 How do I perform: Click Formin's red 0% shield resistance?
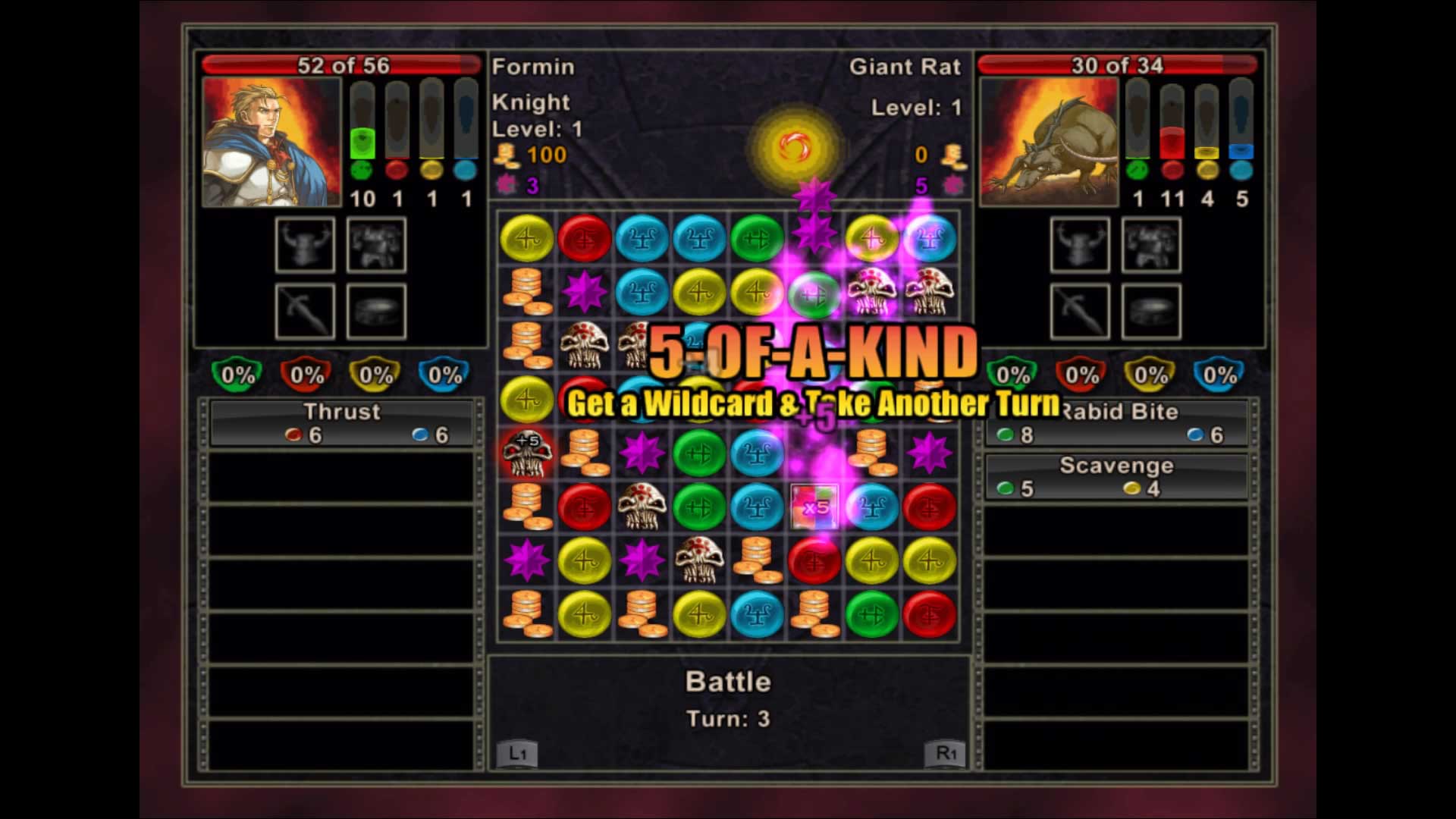coord(306,373)
